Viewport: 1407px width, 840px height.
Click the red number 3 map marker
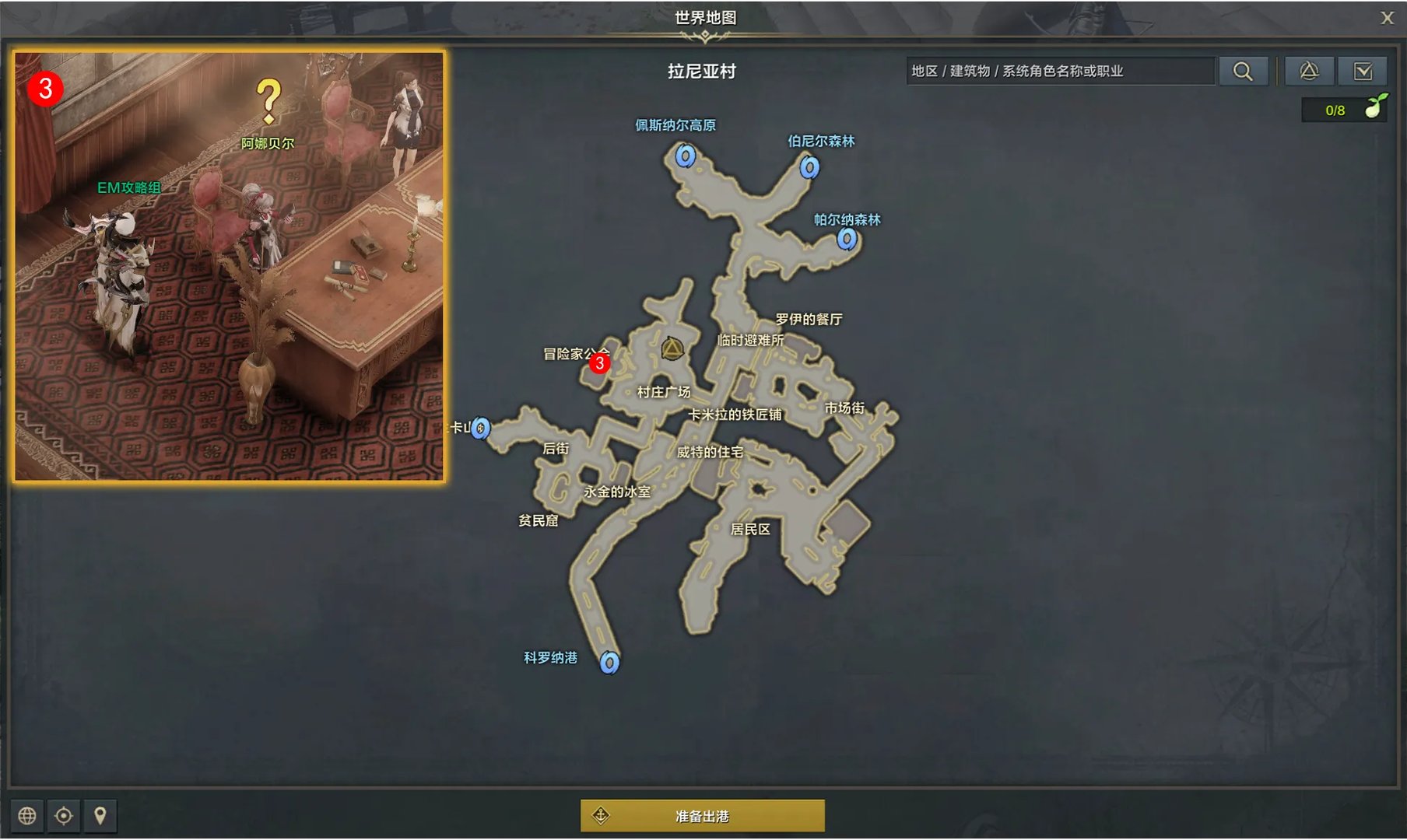point(599,363)
